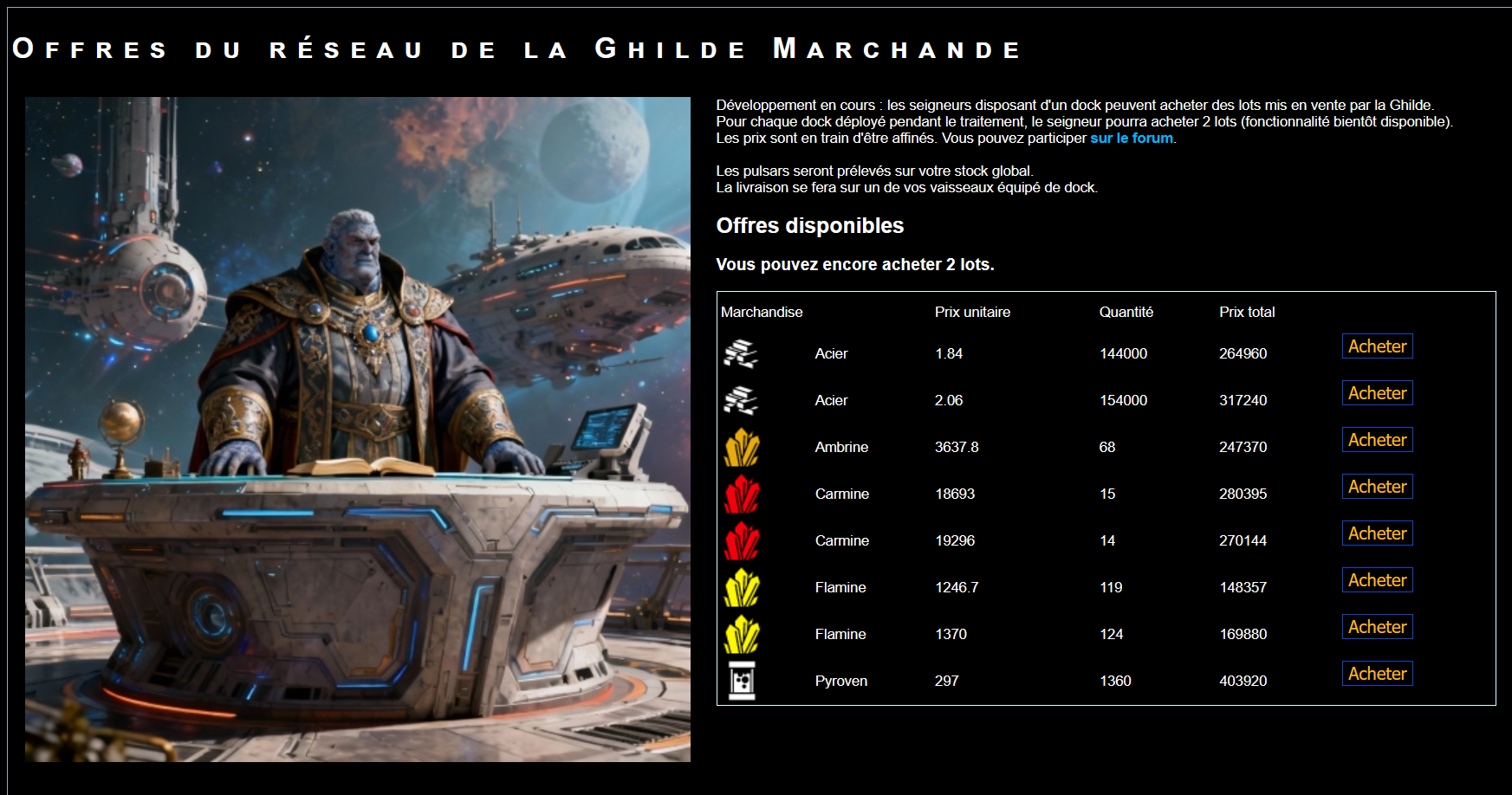Click the yellow Ambrine gem icon

click(742, 447)
